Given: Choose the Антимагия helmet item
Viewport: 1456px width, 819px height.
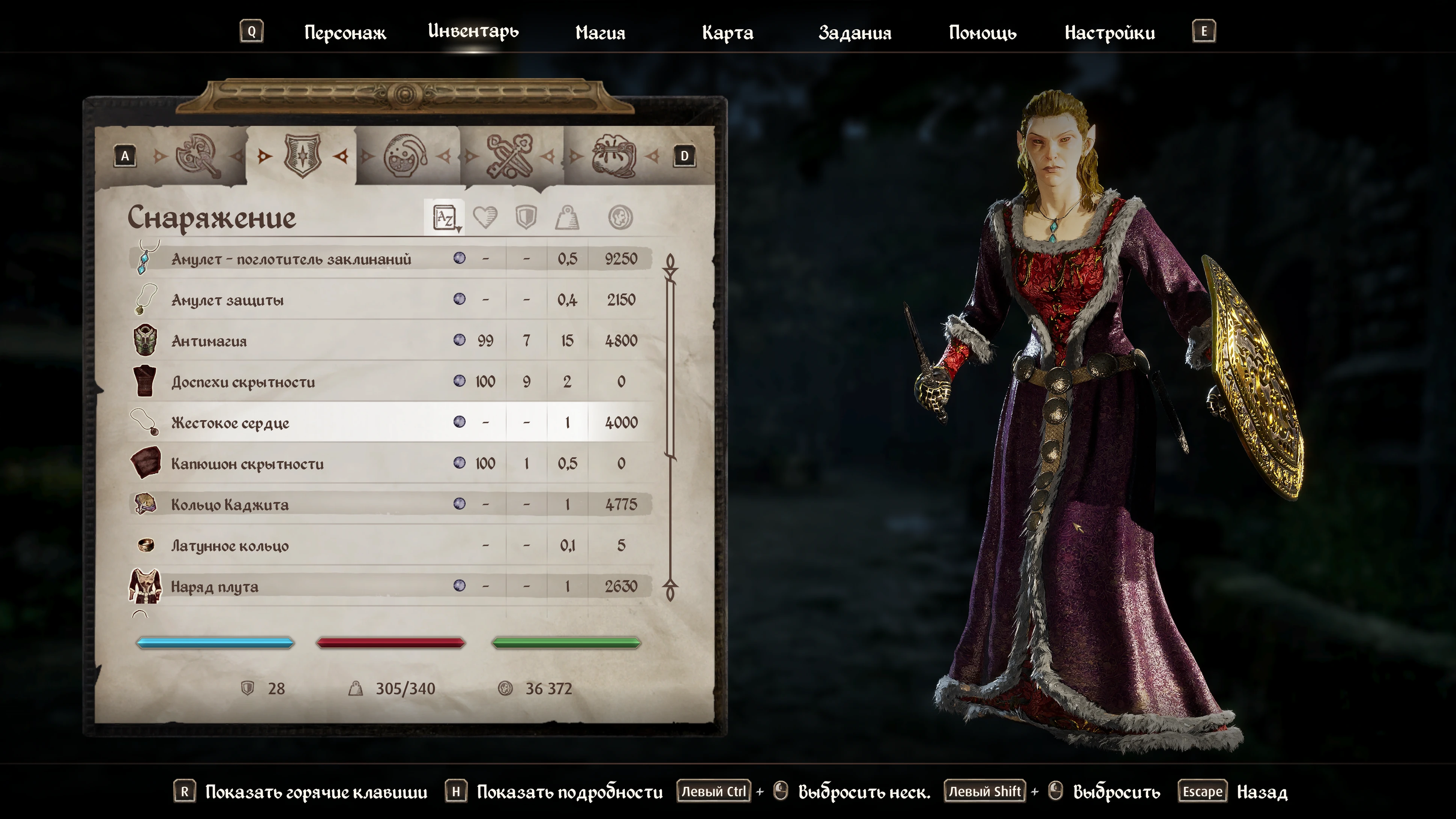Looking at the screenshot, I should [209, 341].
